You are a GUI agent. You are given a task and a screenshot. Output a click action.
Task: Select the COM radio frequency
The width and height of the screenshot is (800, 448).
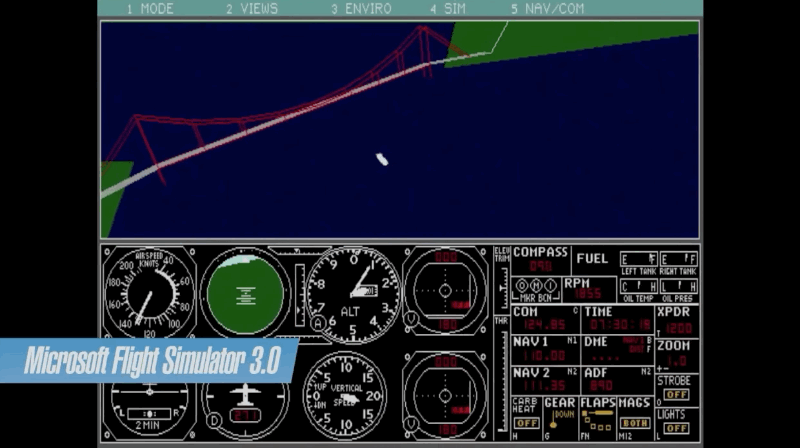(x=538, y=324)
